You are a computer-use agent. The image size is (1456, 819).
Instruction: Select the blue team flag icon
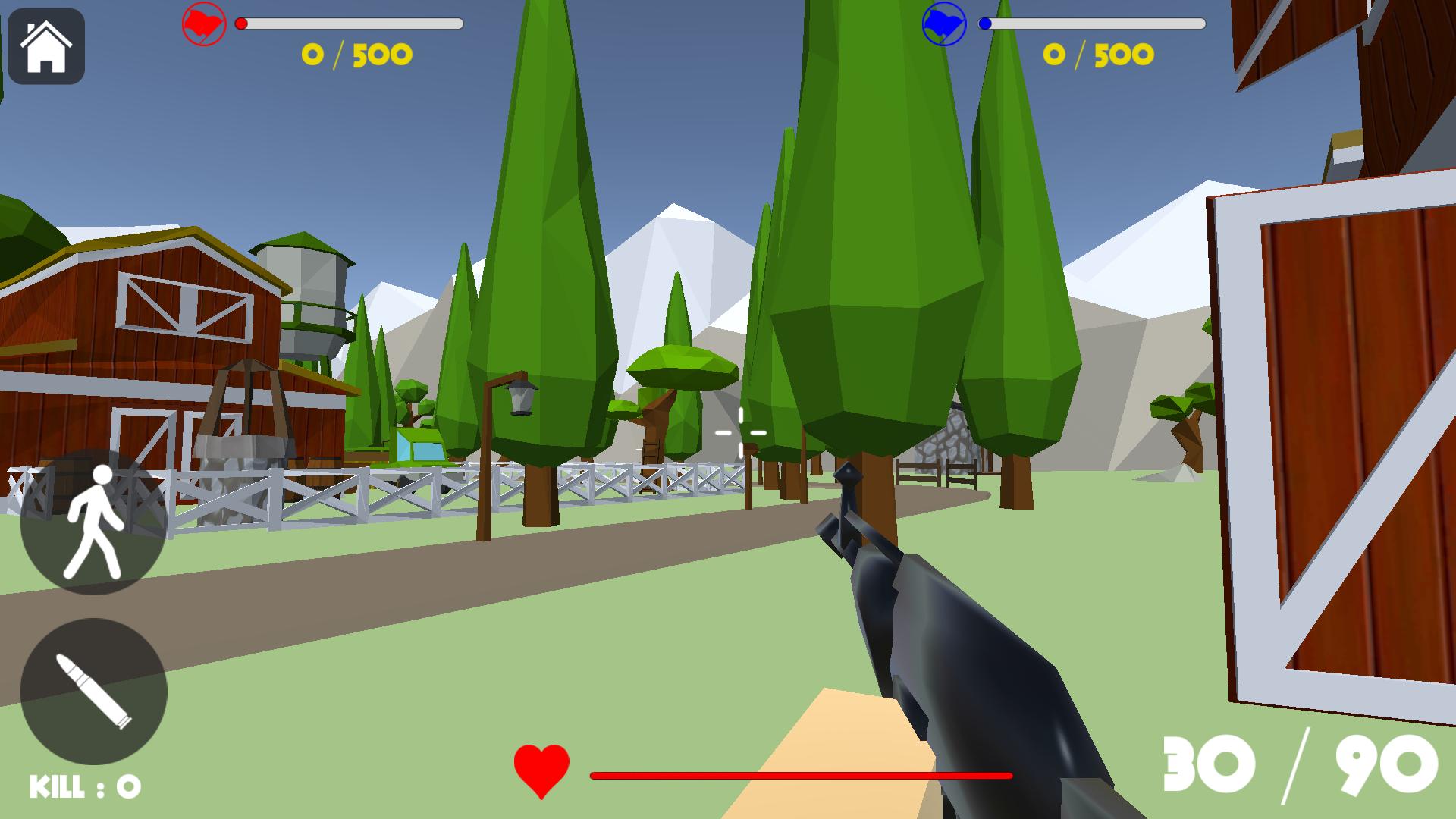click(x=943, y=23)
